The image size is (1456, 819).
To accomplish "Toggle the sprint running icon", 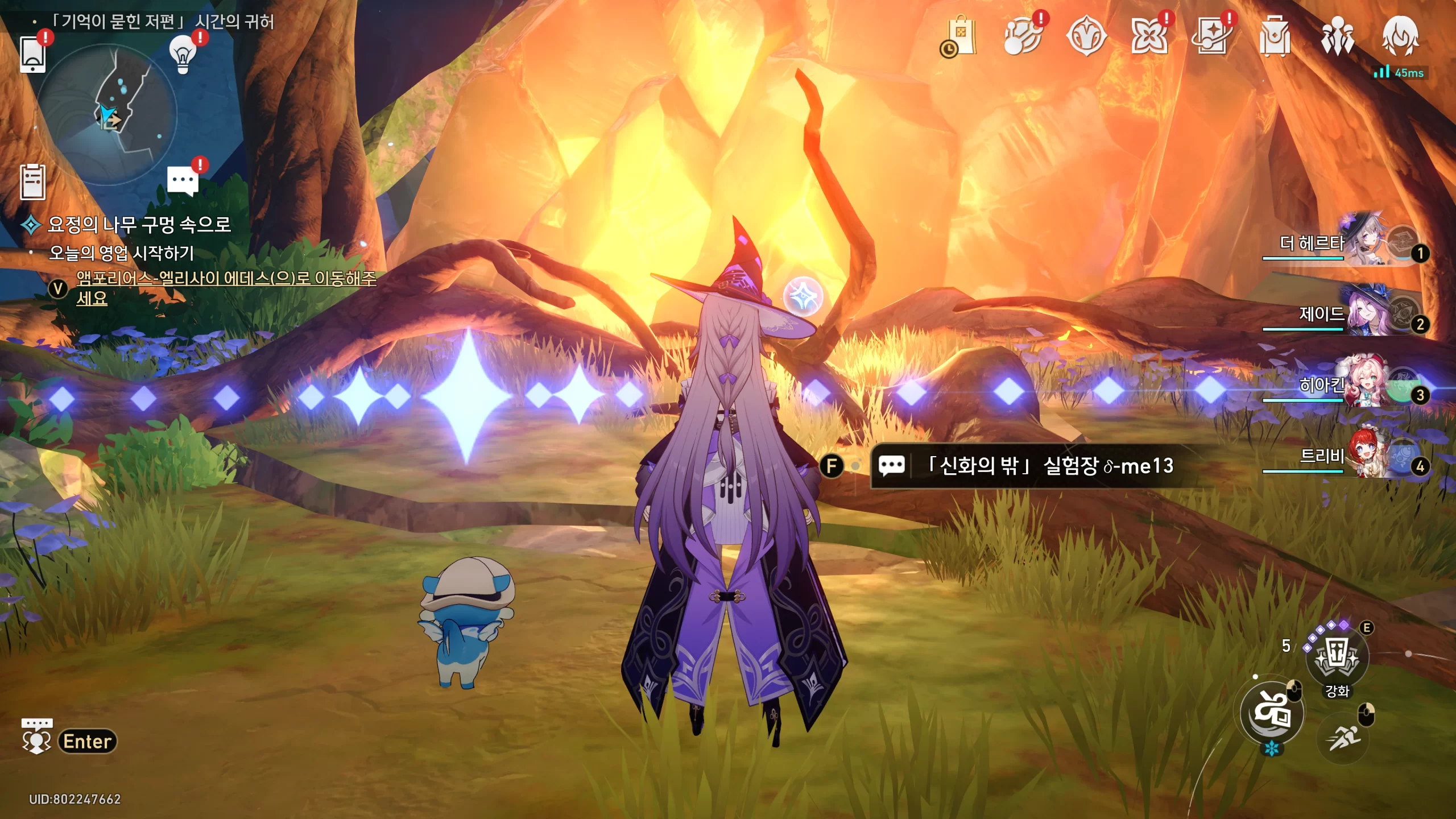I will point(1343,738).
